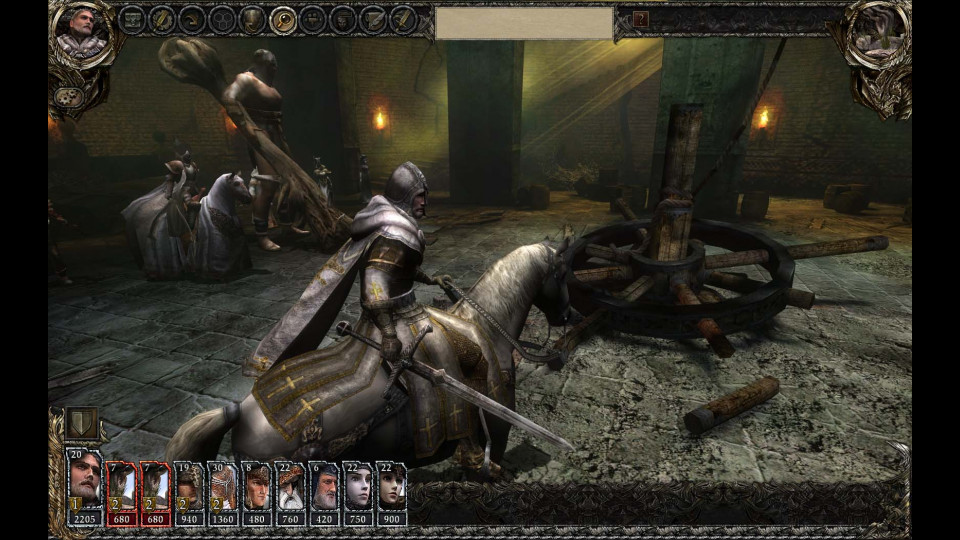Open the scroll and quill icon
Image resolution: width=960 pixels, height=540 pixels.
[x=373, y=19]
